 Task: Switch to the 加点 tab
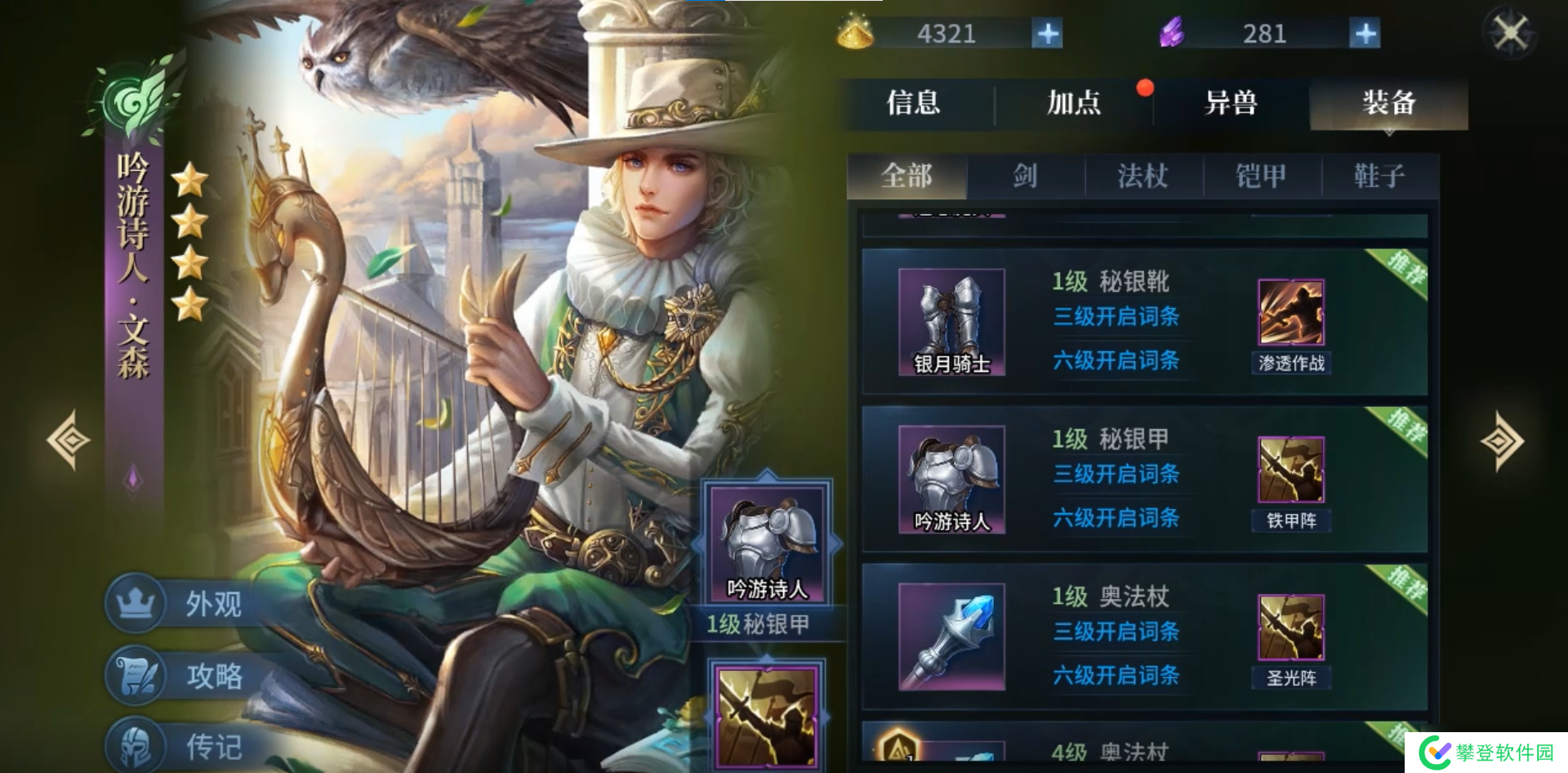(1073, 104)
